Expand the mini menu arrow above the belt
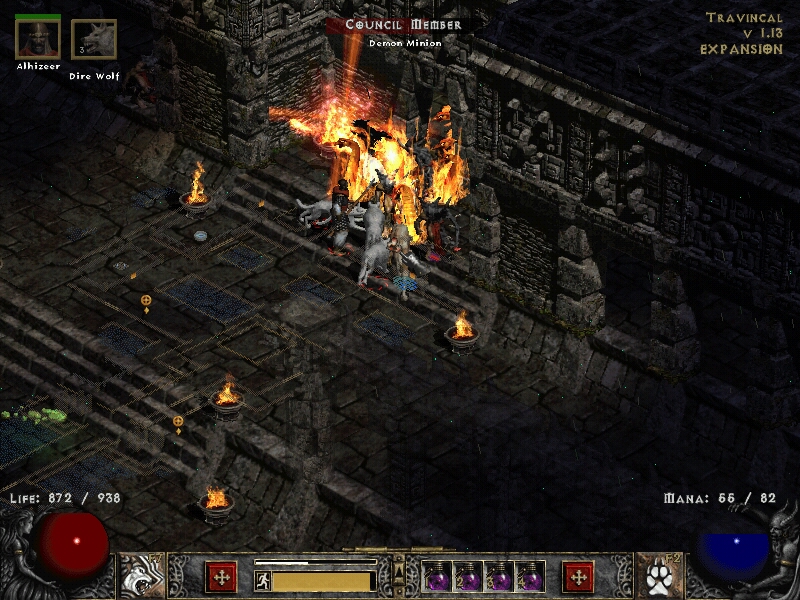The image size is (800, 600). pos(399,563)
